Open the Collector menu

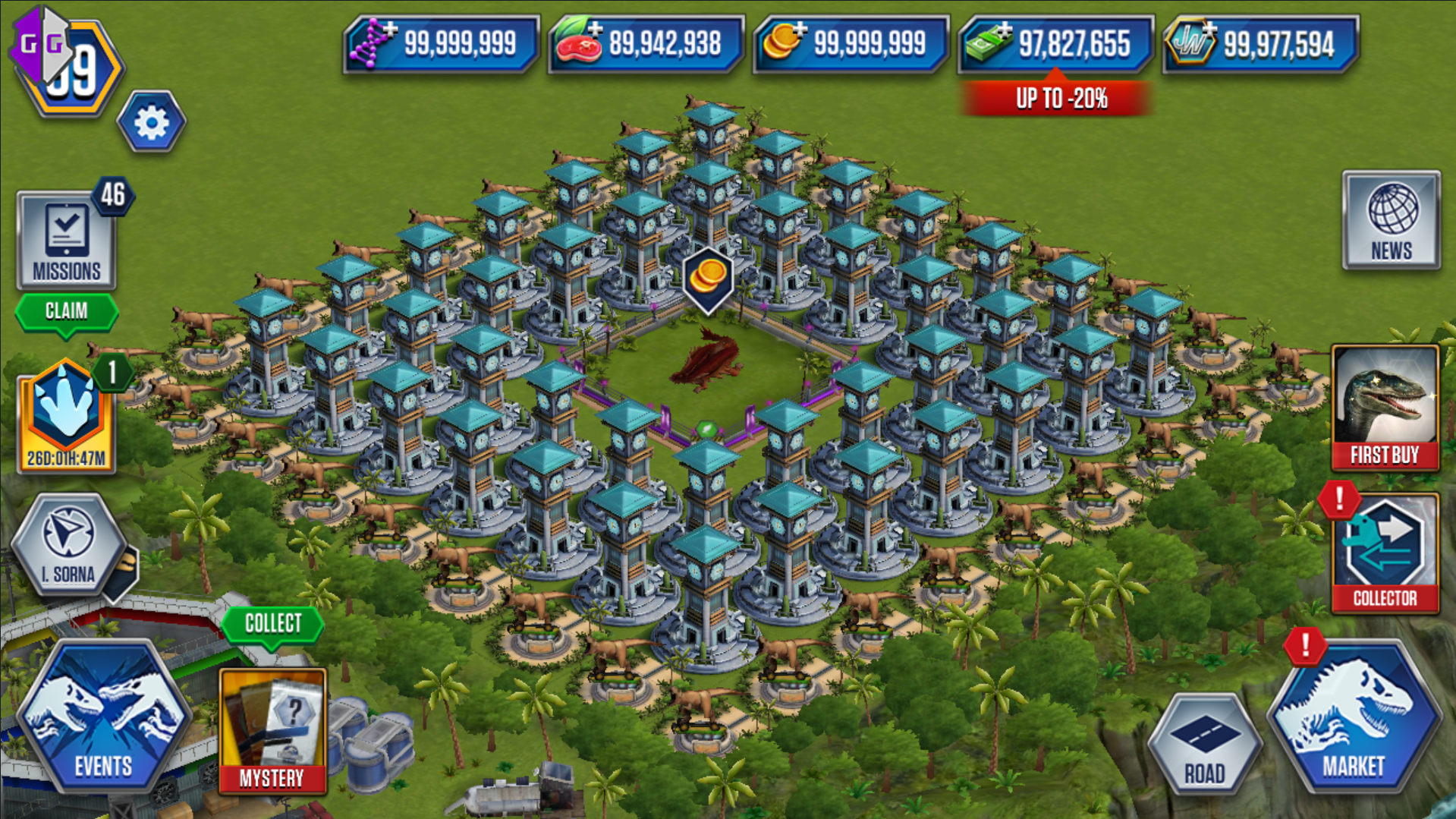tap(1385, 554)
